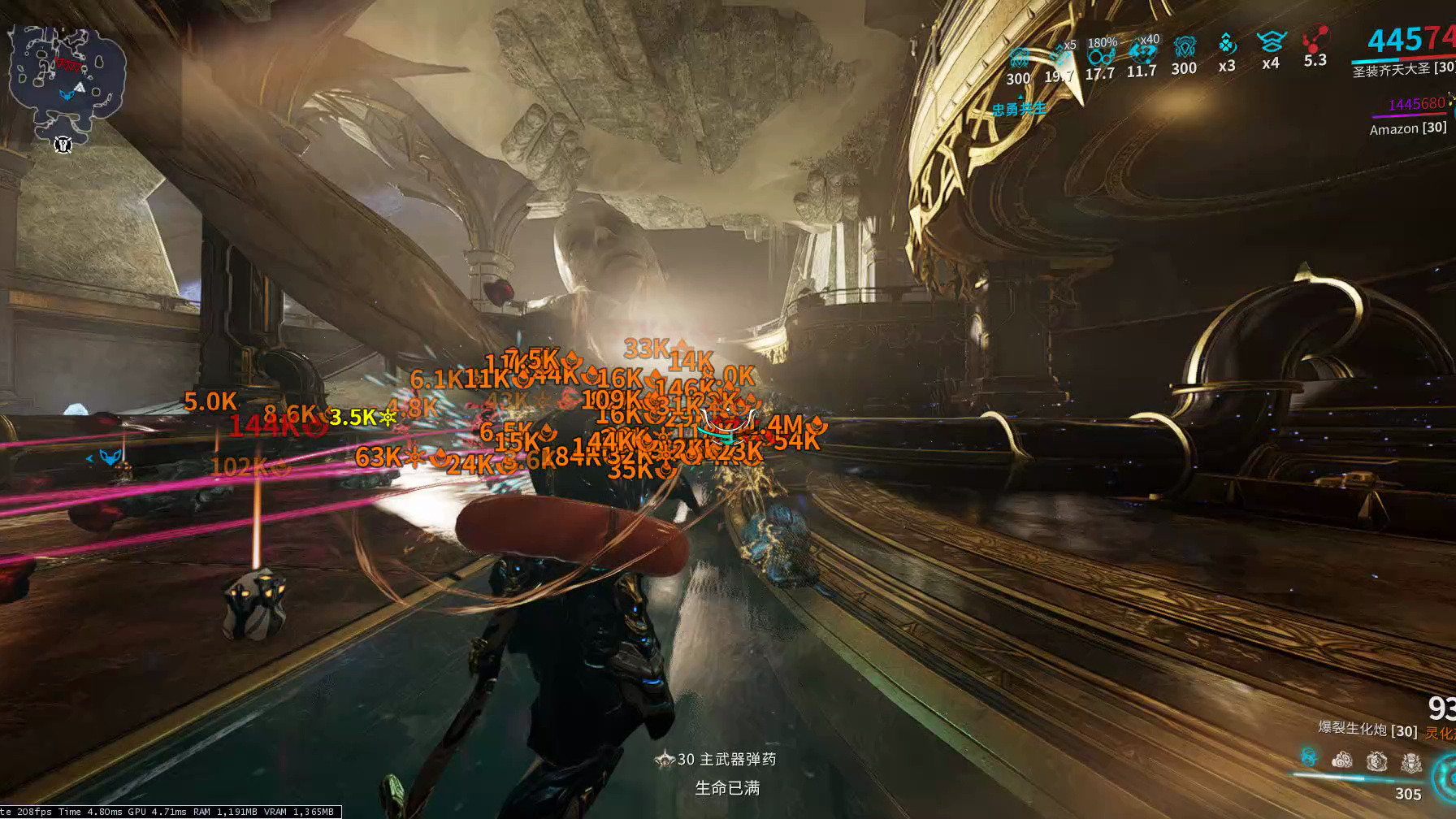Inspect the 180% twin-circles buff icon
This screenshot has width=1456, height=819.
pyautogui.click(x=1101, y=55)
